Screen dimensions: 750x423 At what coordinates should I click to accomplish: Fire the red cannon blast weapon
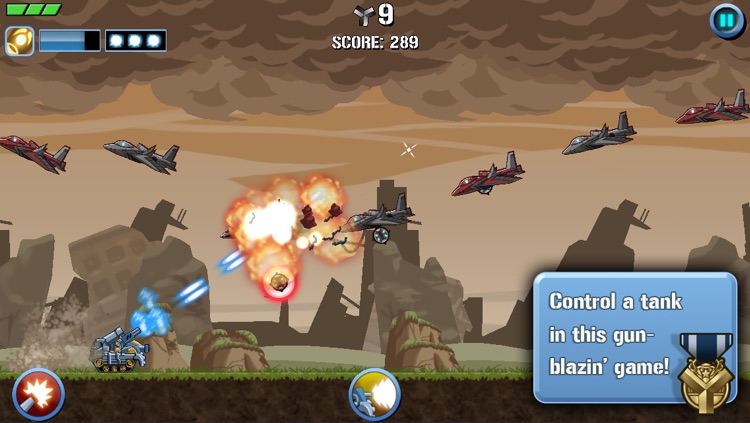click(38, 394)
